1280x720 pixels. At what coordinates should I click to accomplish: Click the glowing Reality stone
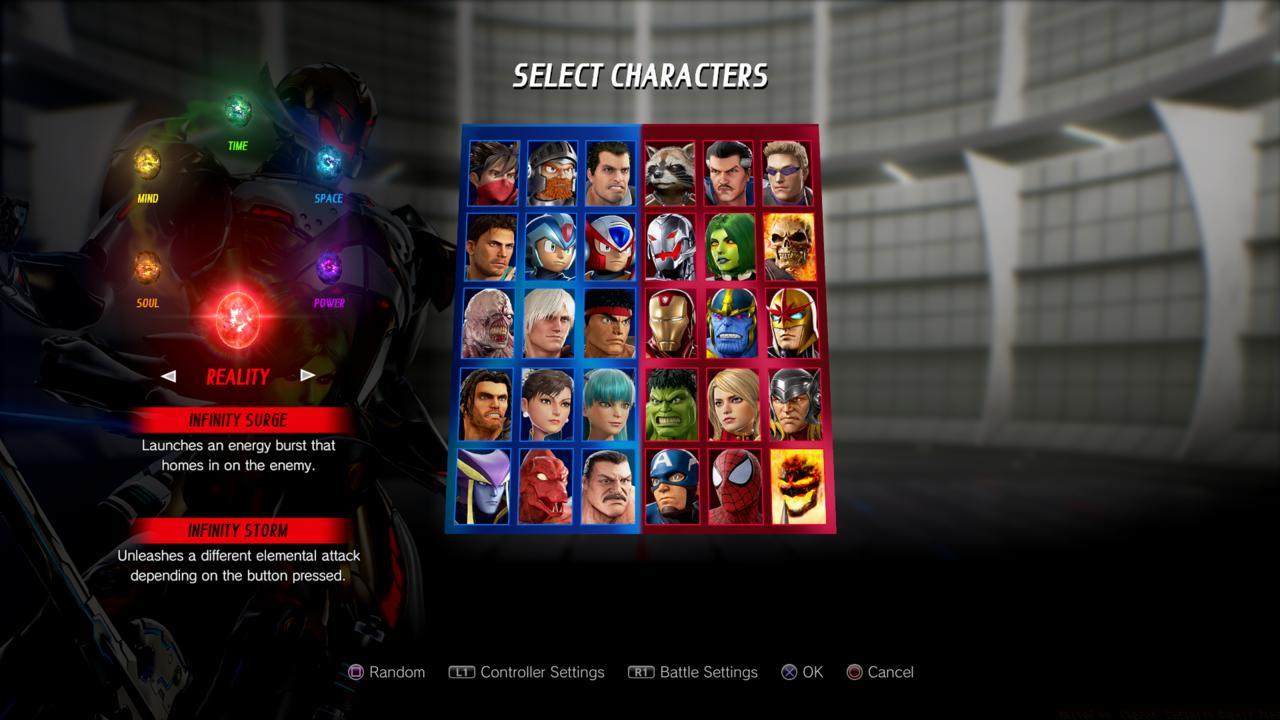tap(237, 317)
